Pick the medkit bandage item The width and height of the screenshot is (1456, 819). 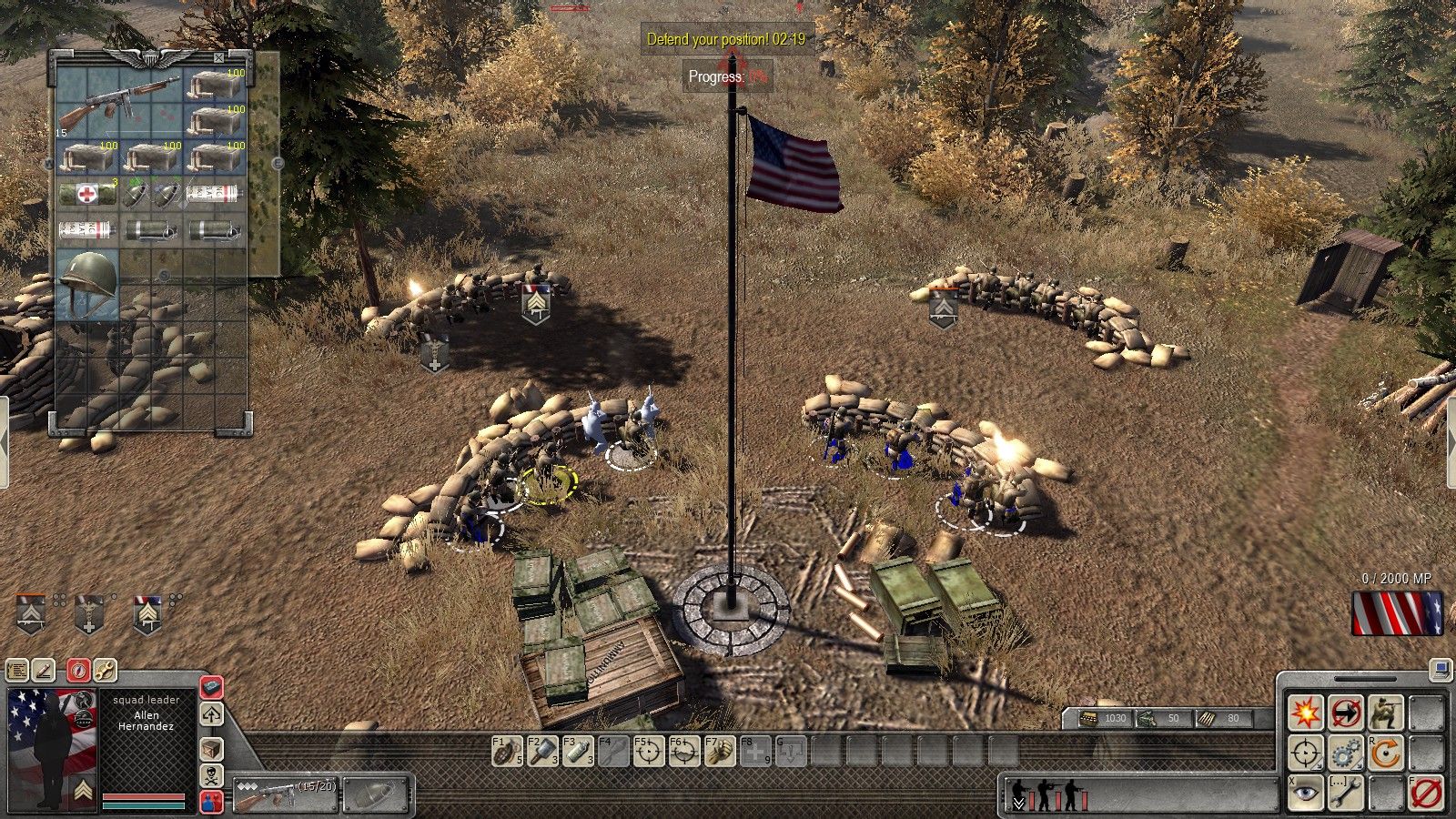[86, 193]
